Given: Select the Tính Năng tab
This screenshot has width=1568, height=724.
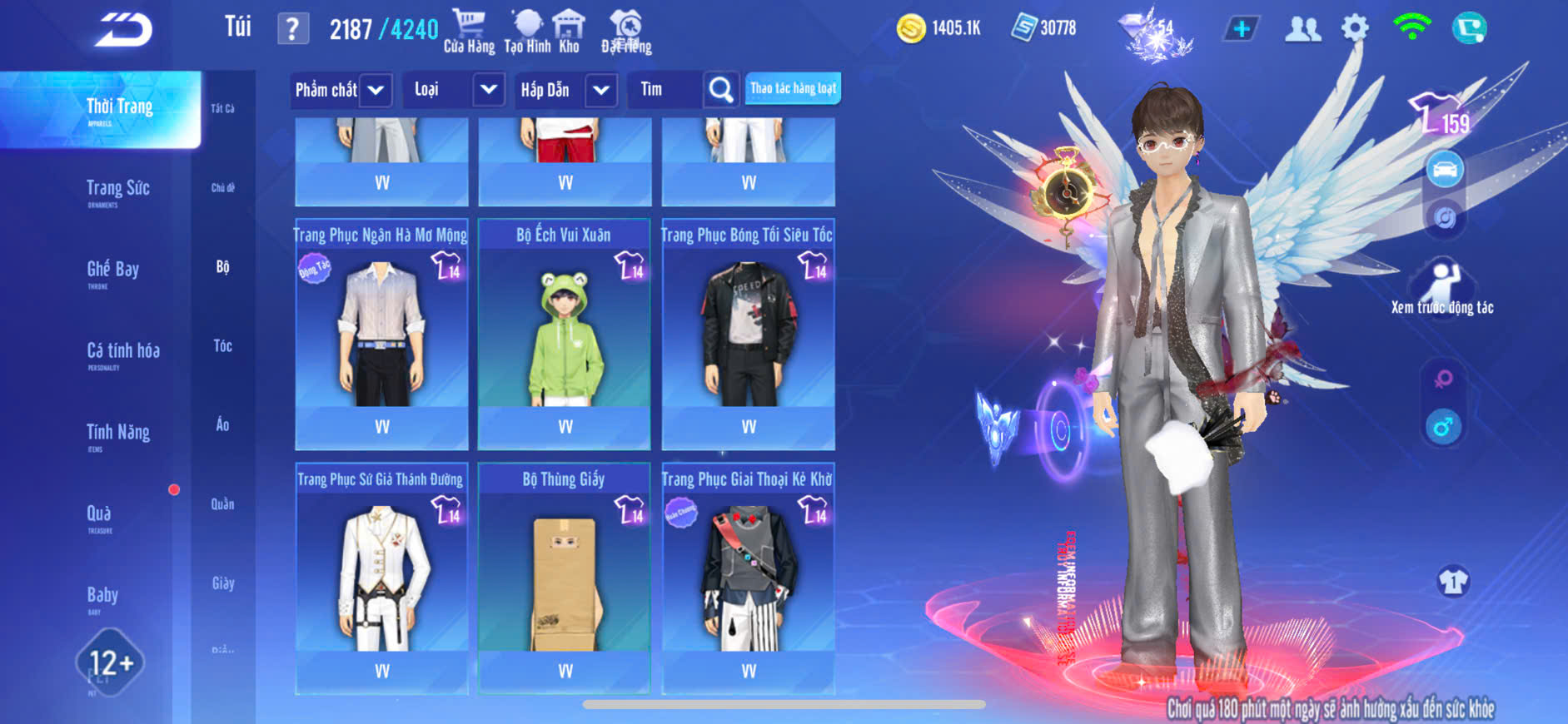Looking at the screenshot, I should click(118, 434).
